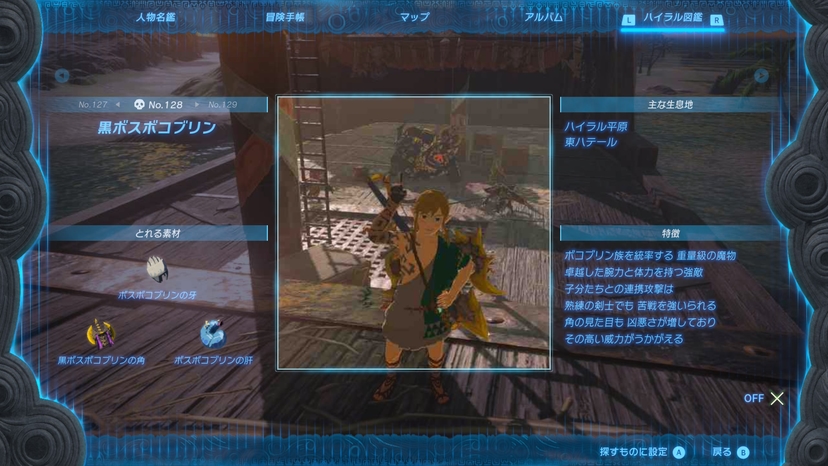
Task: Select the マップ tab
Action: pyautogui.click(x=414, y=17)
